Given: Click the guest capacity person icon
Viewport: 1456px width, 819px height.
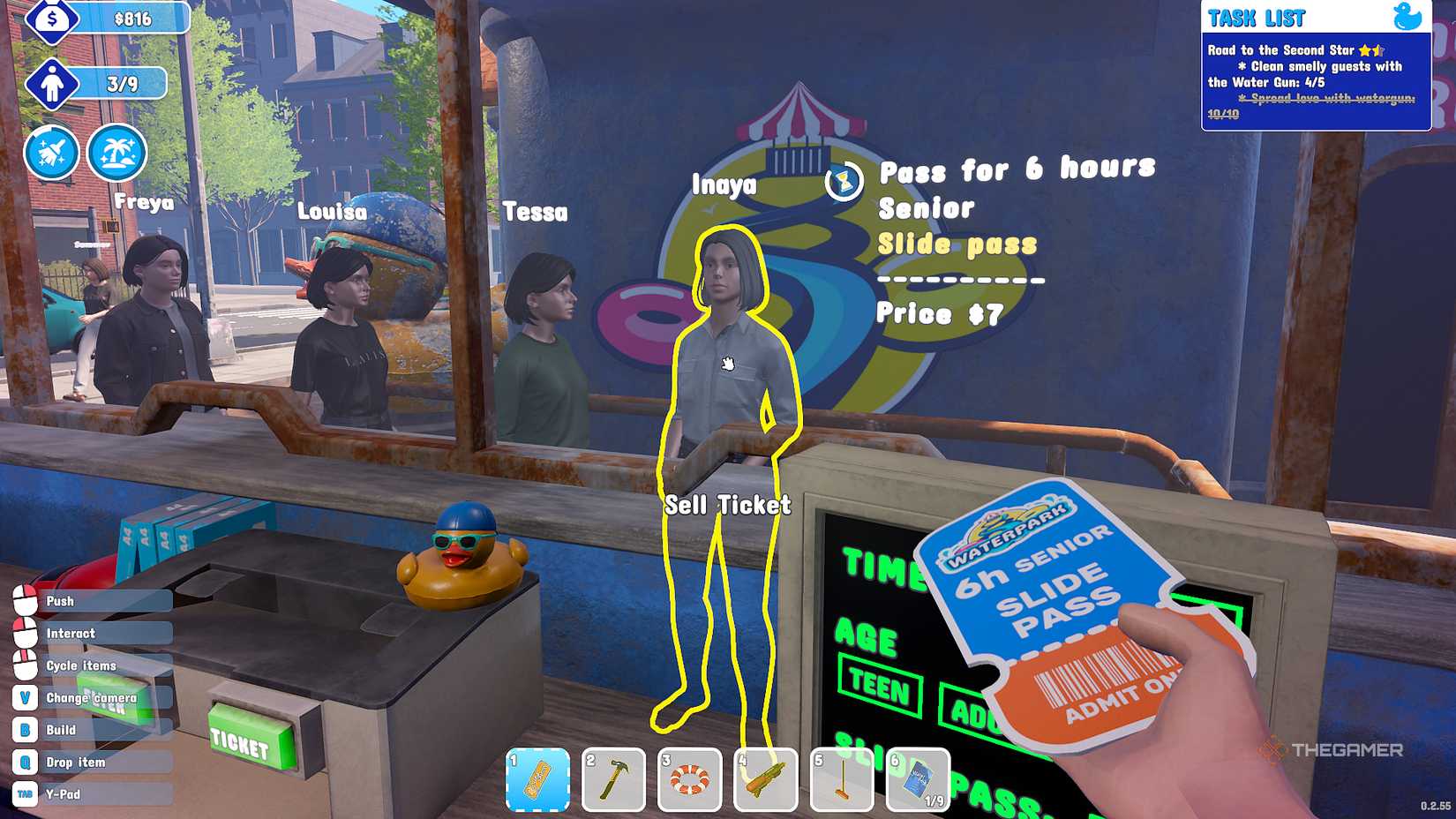Looking at the screenshot, I should pyautogui.click(x=54, y=84).
